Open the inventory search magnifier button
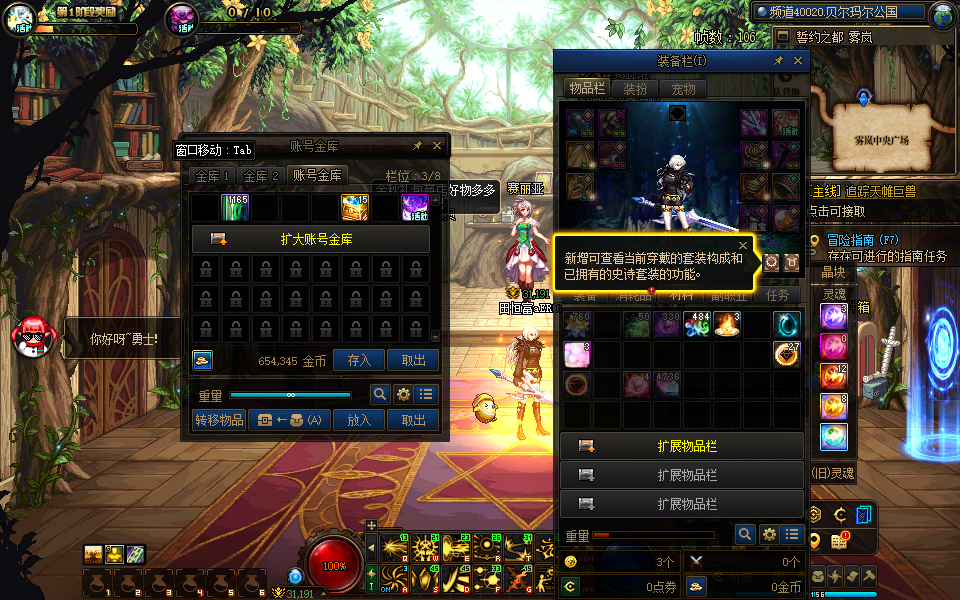The height and width of the screenshot is (600, 960). click(745, 535)
